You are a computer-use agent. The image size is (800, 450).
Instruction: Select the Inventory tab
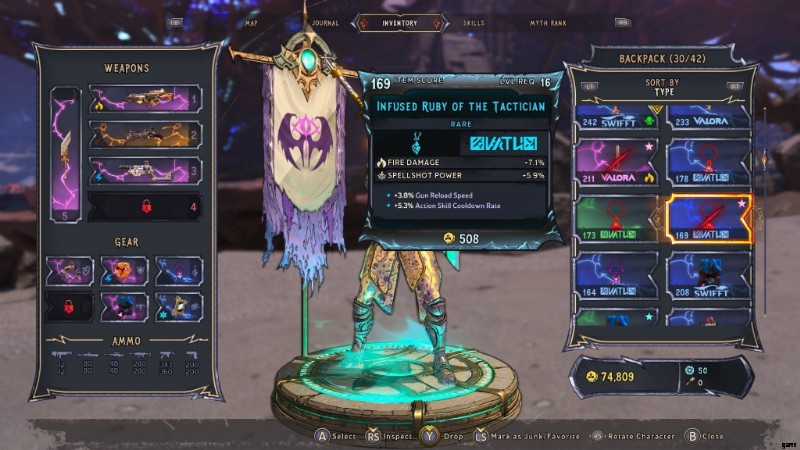(x=400, y=22)
